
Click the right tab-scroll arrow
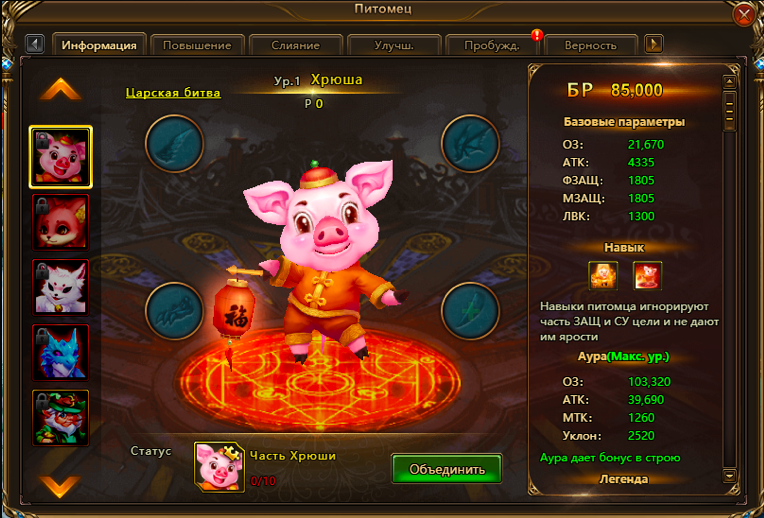pyautogui.click(x=654, y=44)
